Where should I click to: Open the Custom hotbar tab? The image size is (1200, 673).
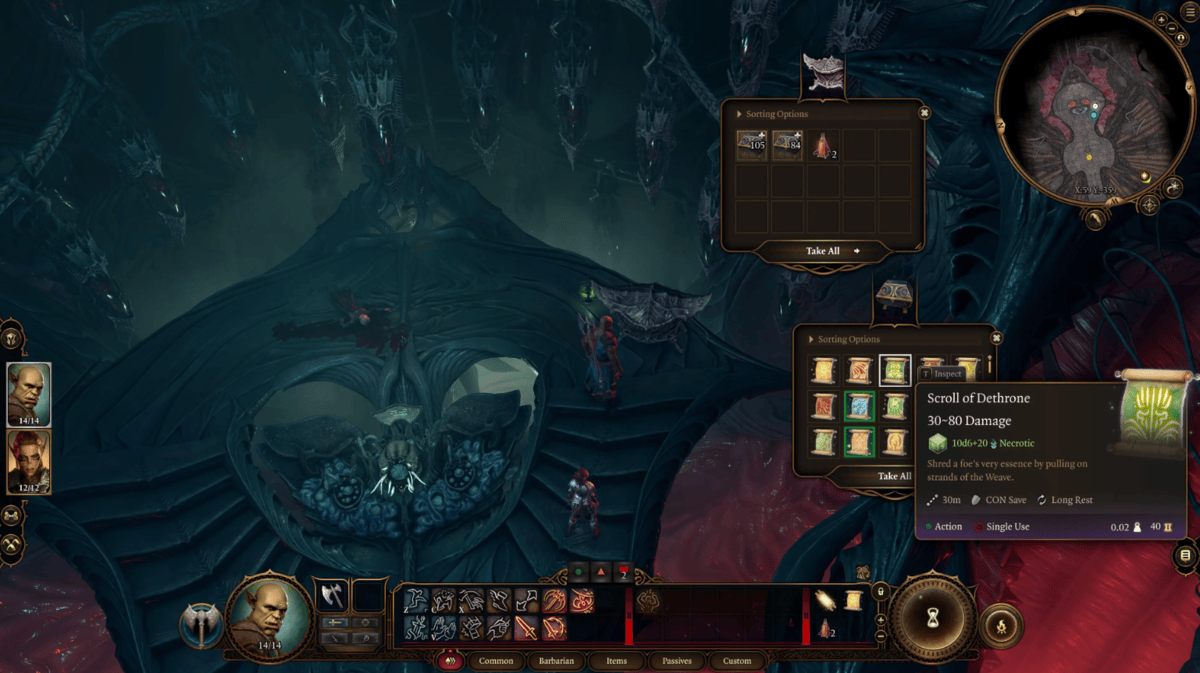pyautogui.click(x=737, y=661)
